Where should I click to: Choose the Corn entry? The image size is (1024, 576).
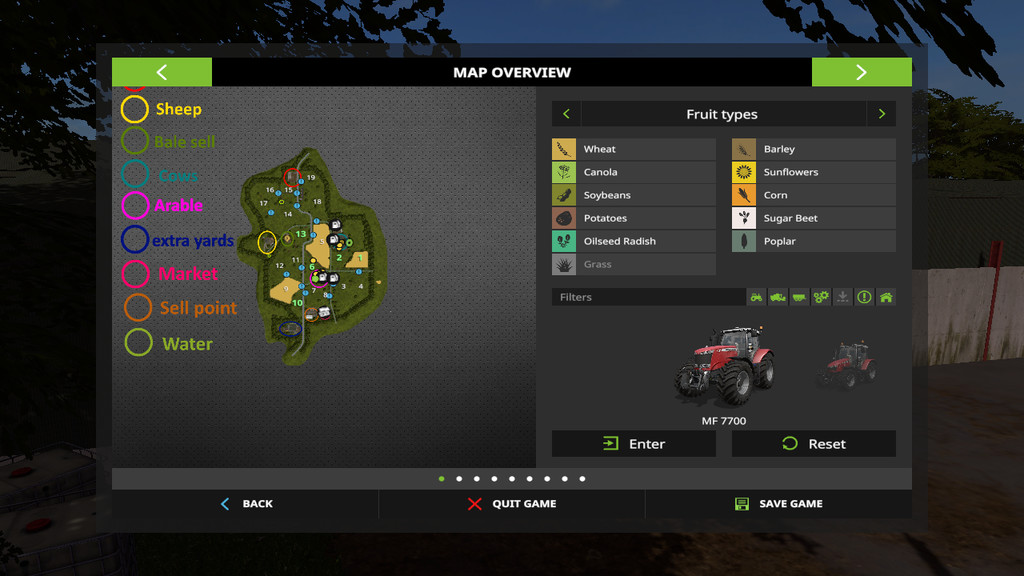click(x=813, y=195)
